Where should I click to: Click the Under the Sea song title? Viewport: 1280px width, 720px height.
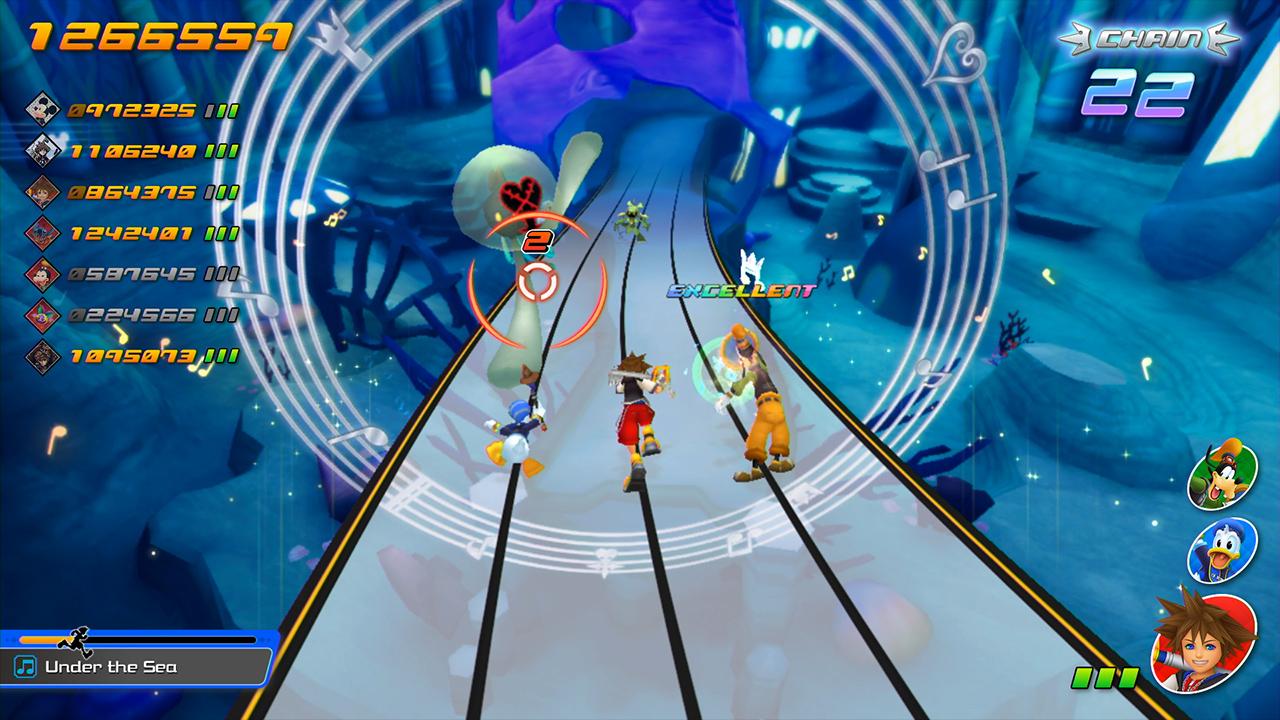[x=110, y=666]
